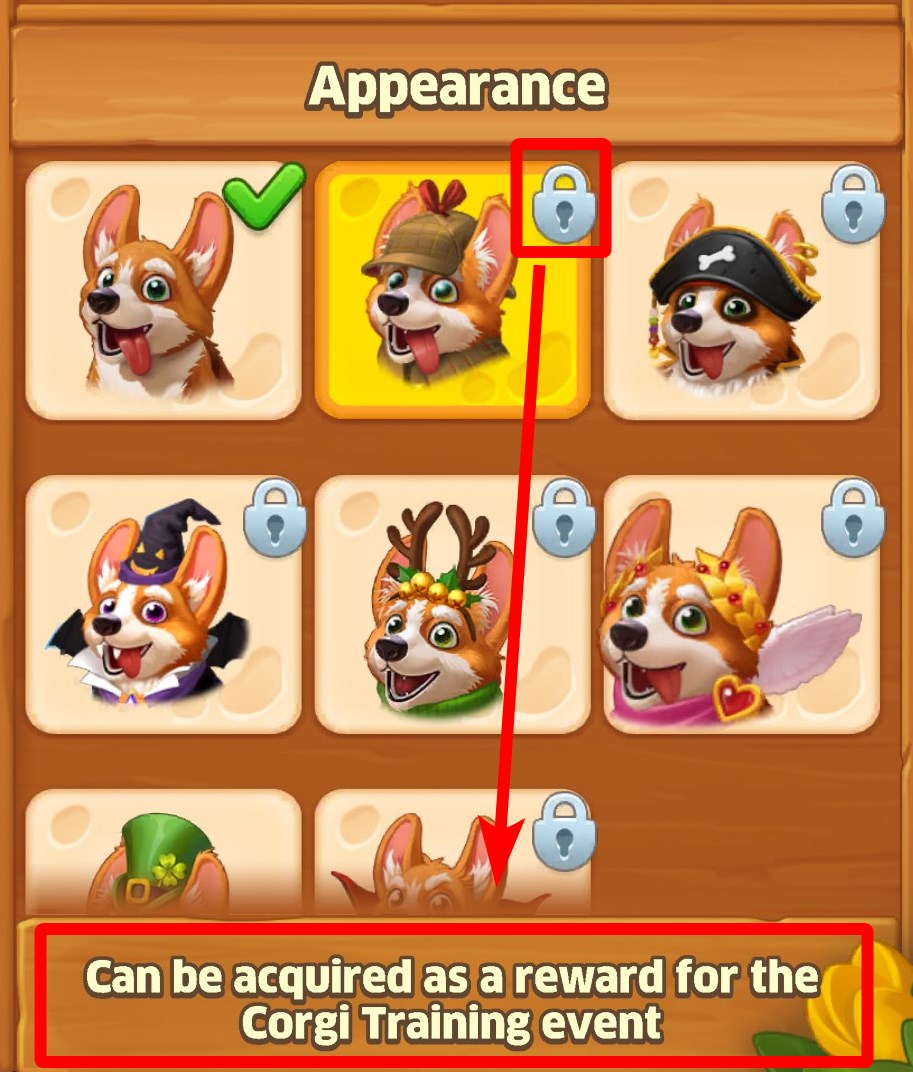Choose the reindeer antlers corgi skin
Screen dimensions: 913x1072
tap(452, 604)
